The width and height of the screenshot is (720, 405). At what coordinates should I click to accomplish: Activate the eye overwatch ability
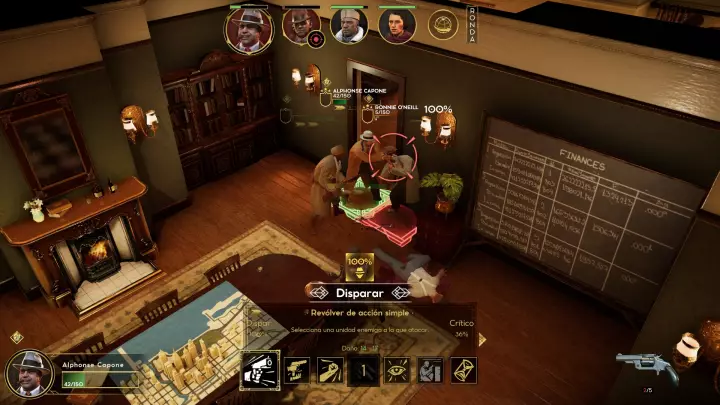coord(397,370)
